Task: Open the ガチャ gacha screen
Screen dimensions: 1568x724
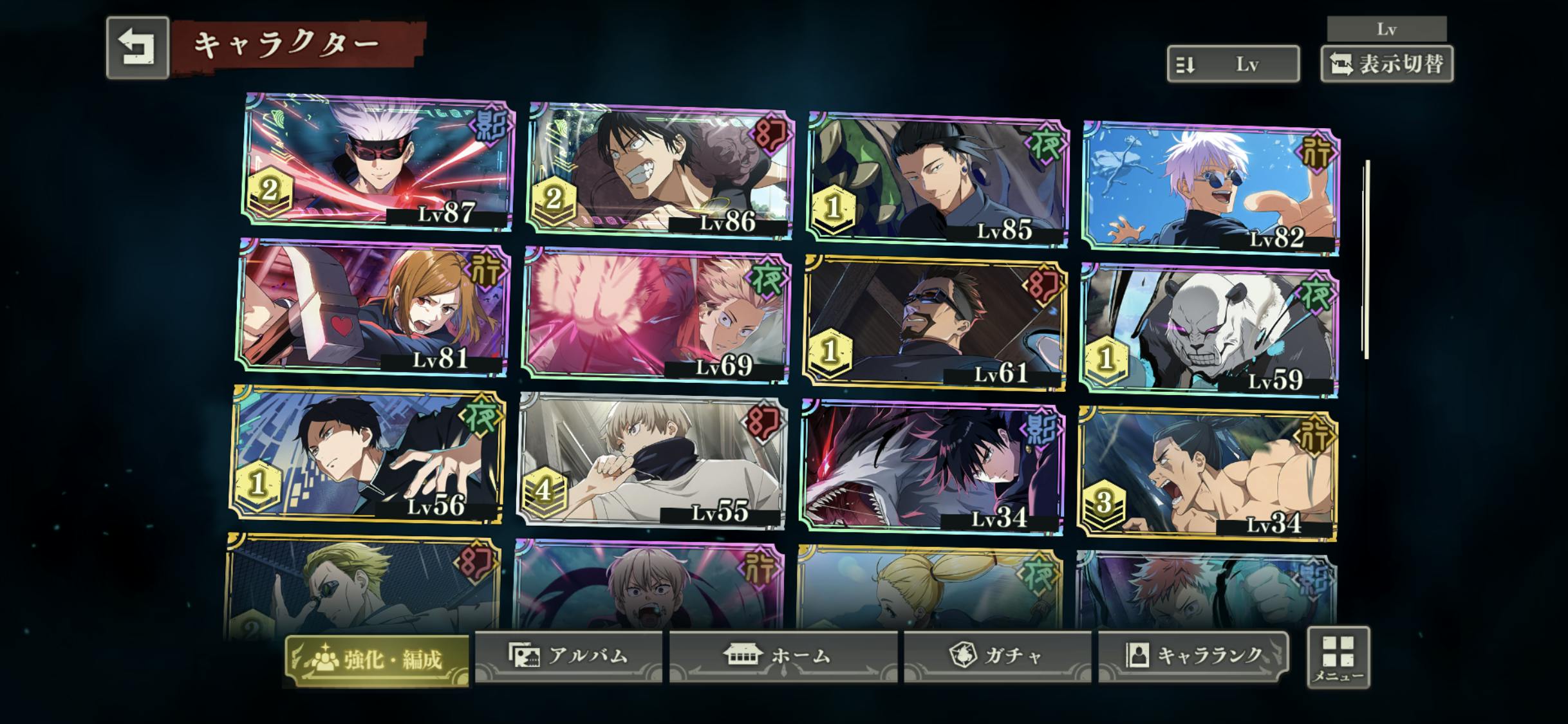Action: (997, 656)
